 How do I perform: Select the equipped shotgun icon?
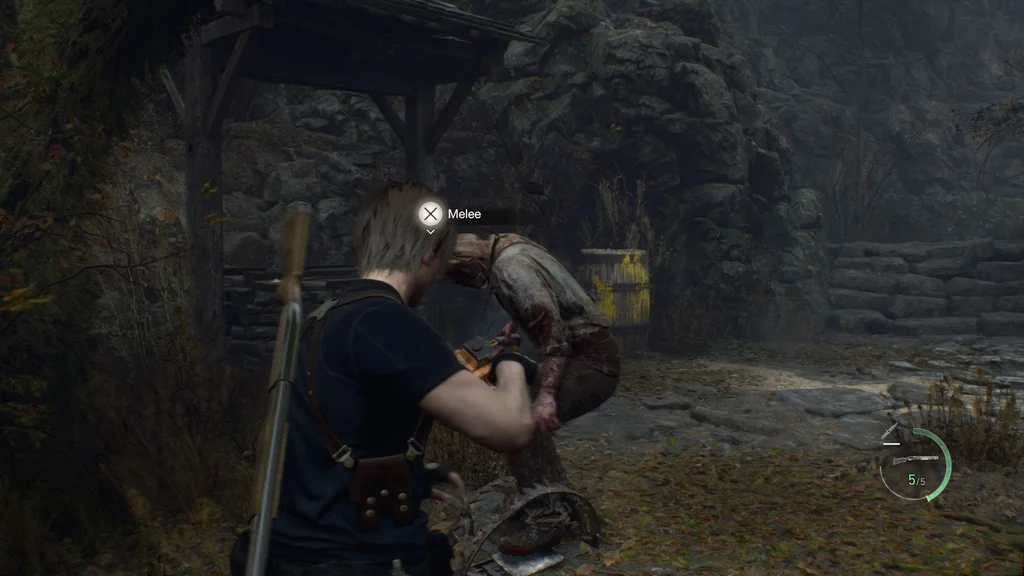coord(917,460)
